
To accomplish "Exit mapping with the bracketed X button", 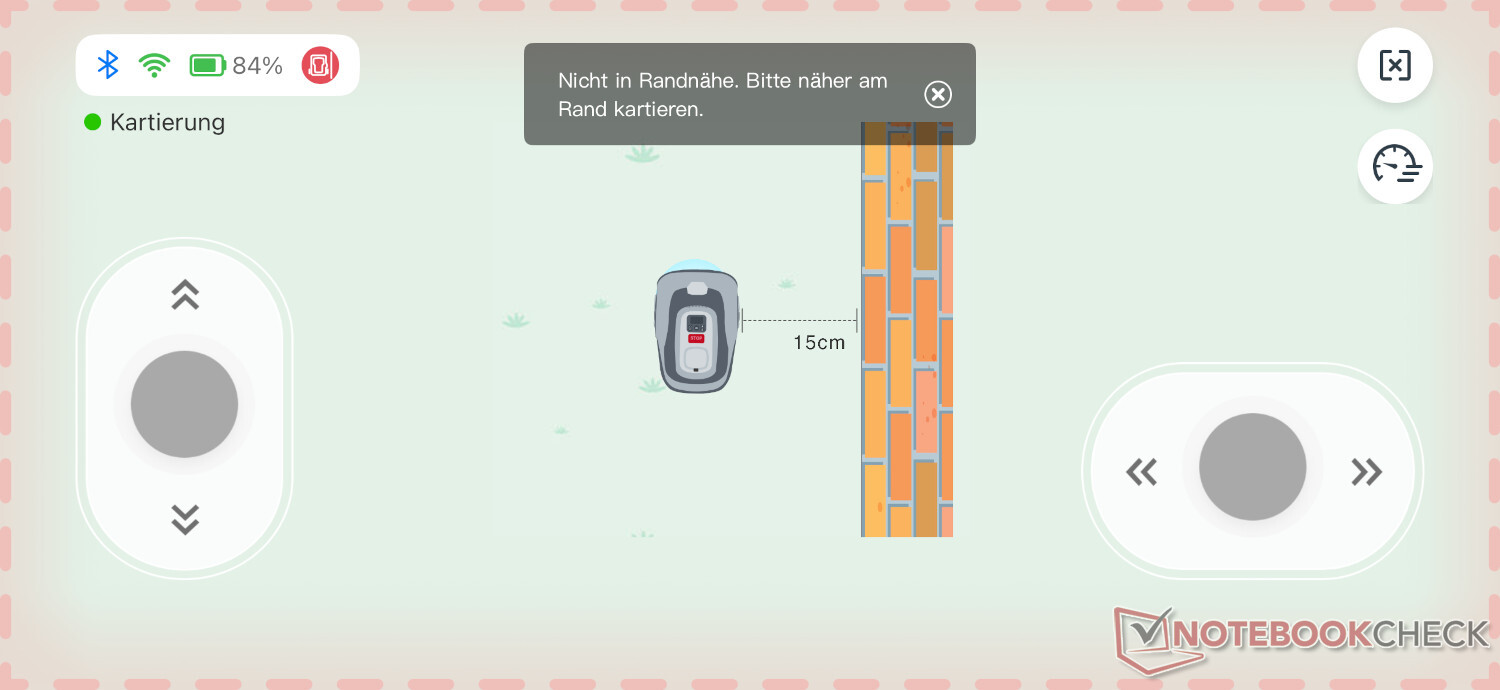I will pos(1394,65).
